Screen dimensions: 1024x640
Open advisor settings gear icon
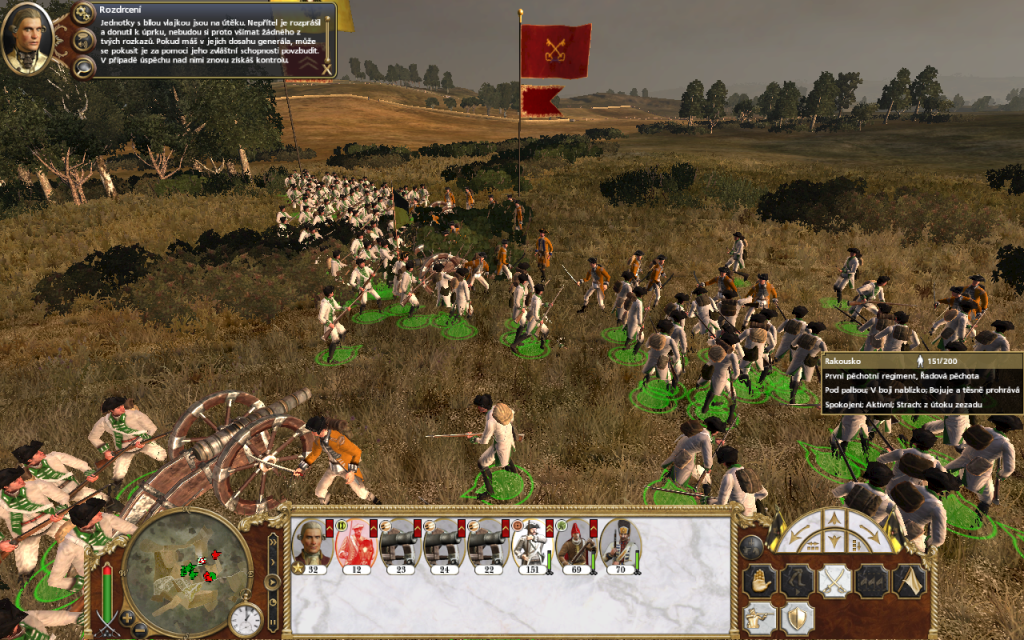point(82,14)
